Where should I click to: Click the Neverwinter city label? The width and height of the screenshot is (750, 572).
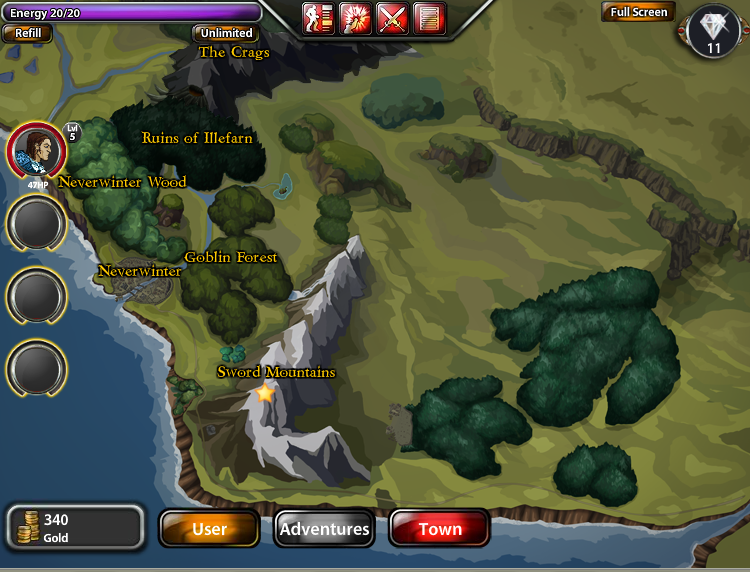(x=139, y=271)
